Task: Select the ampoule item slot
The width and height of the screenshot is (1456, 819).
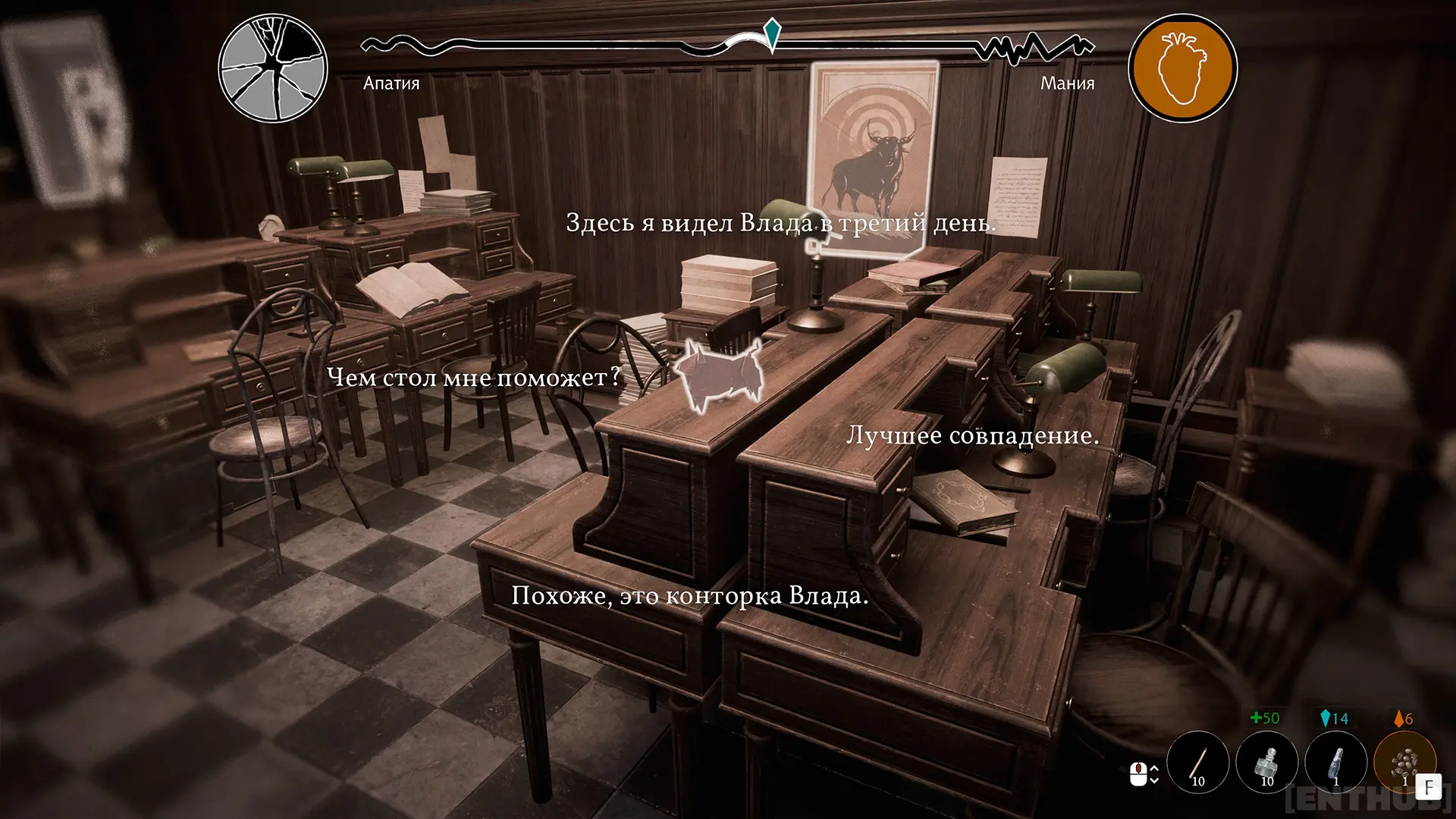Action: click(x=1335, y=762)
